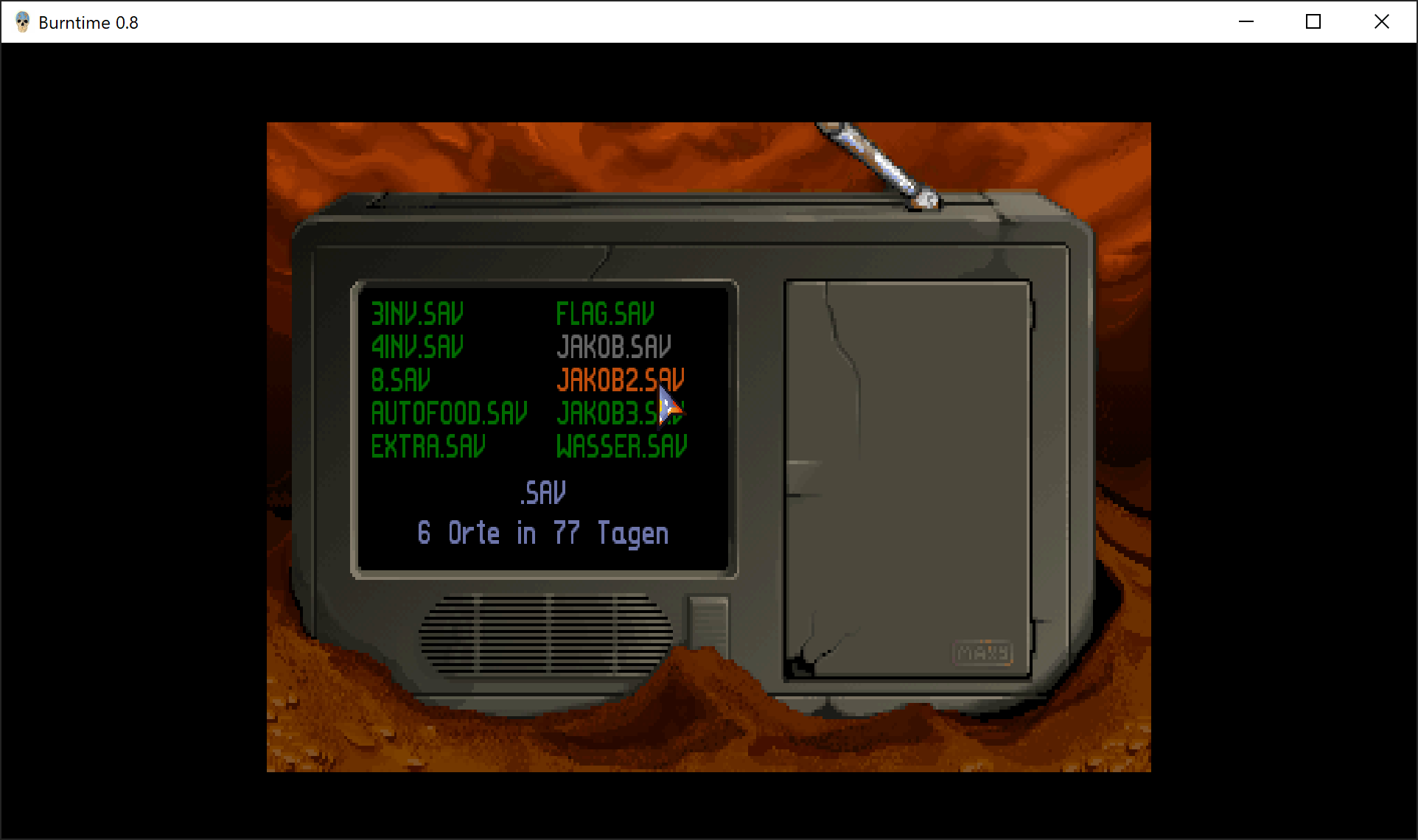Maximize the Burntime window
Screen dimensions: 1418x840
(1313, 22)
